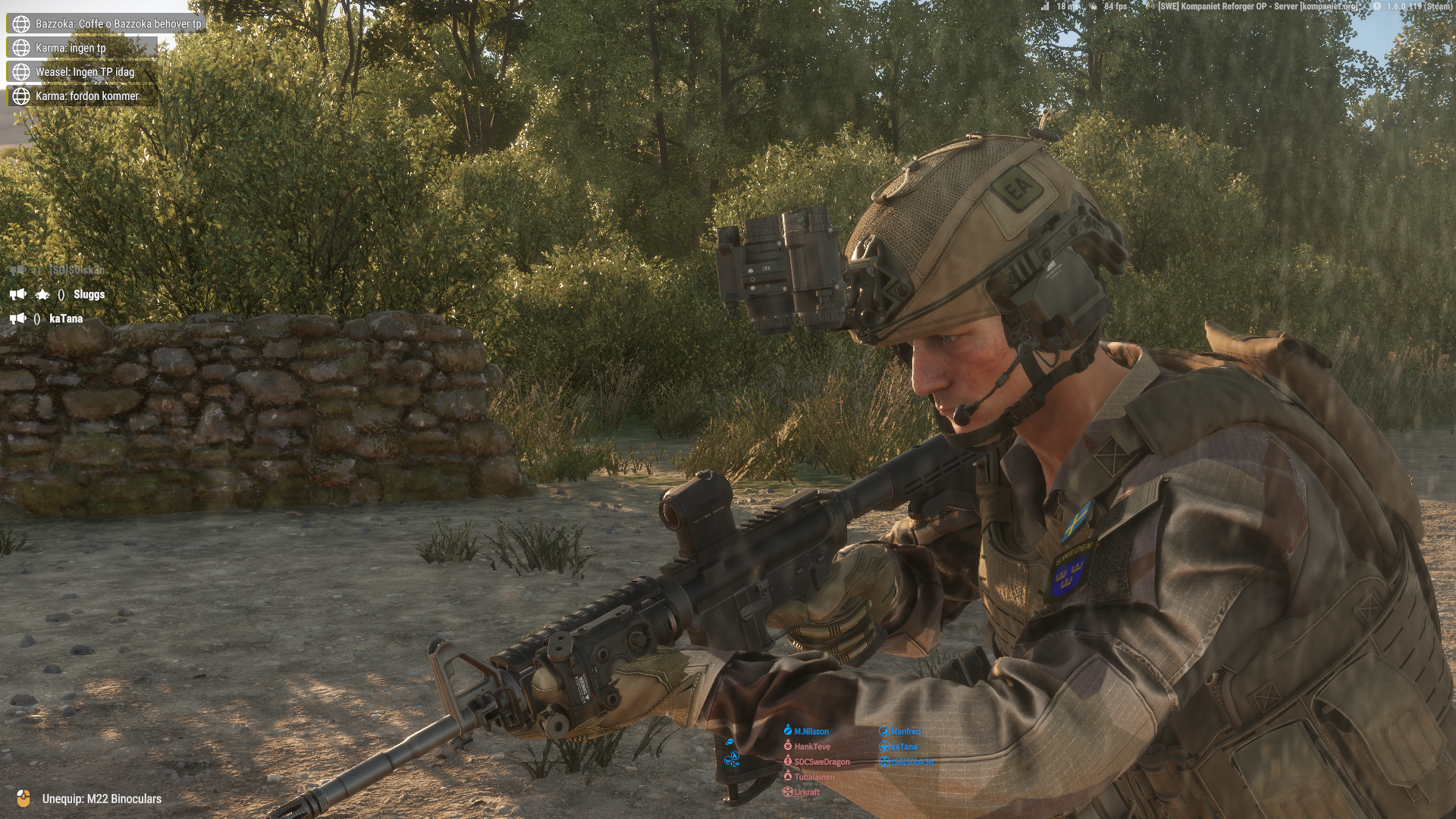Select Karma's 'fordon kommer' chat message
This screenshot has height=819, width=1456.
point(86,96)
